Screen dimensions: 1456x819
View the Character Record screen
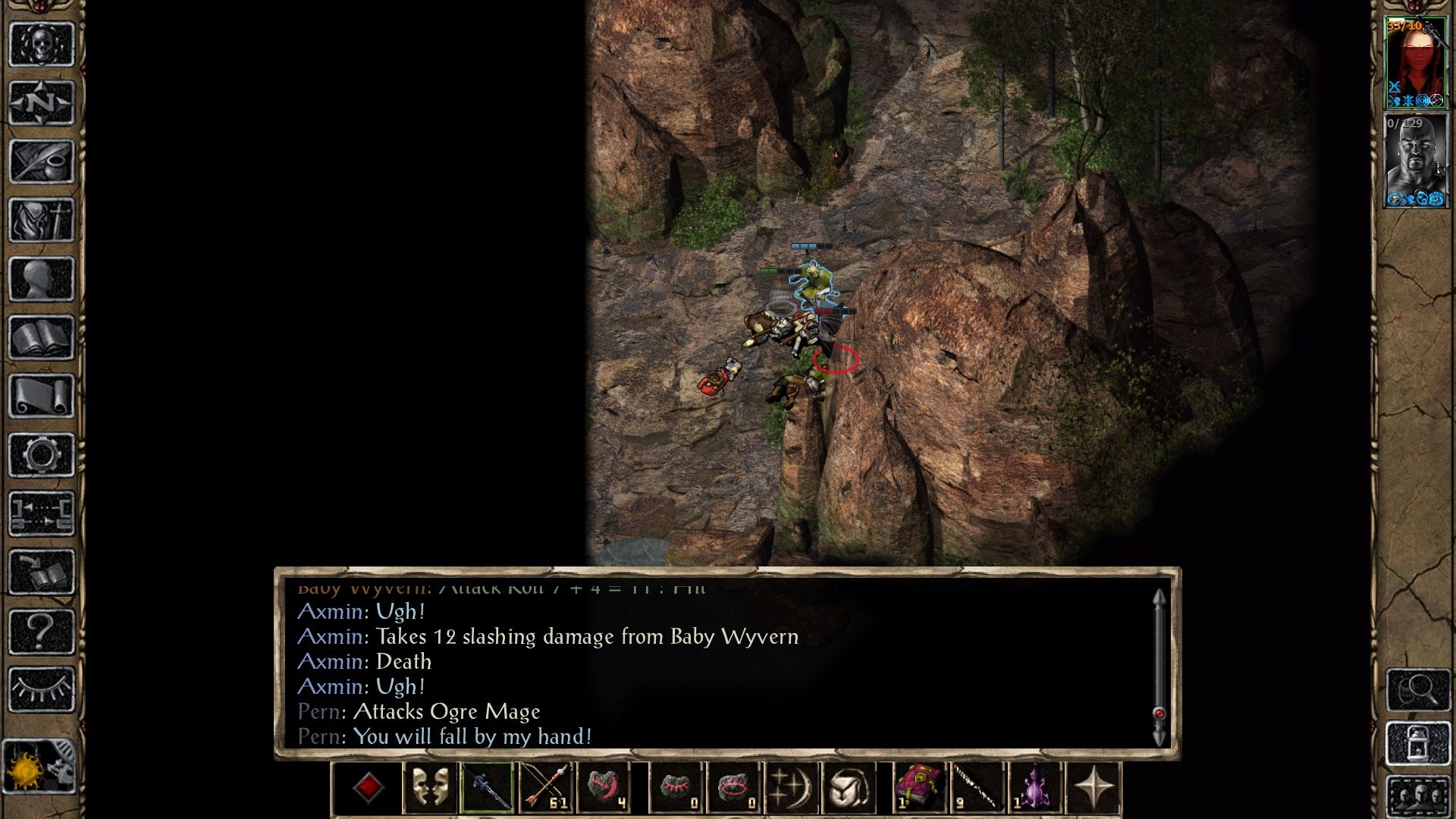pyautogui.click(x=42, y=277)
